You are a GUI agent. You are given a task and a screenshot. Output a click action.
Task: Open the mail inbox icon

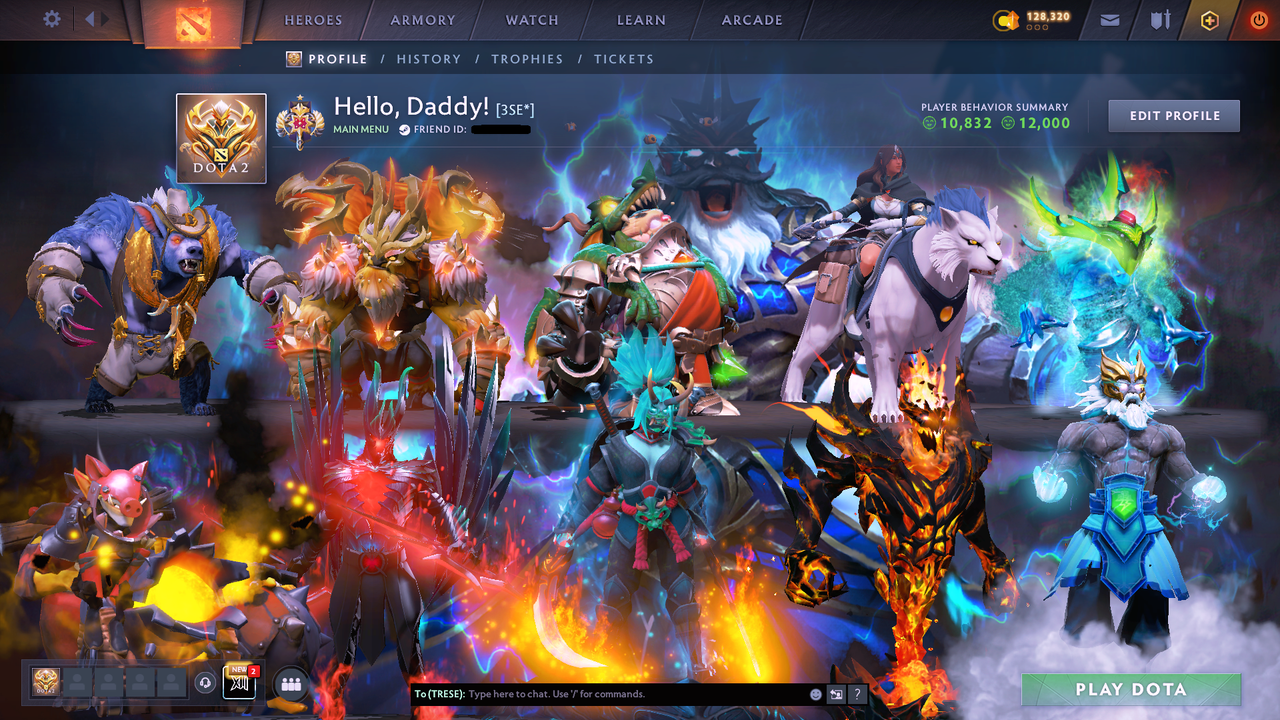[x=1108, y=19]
